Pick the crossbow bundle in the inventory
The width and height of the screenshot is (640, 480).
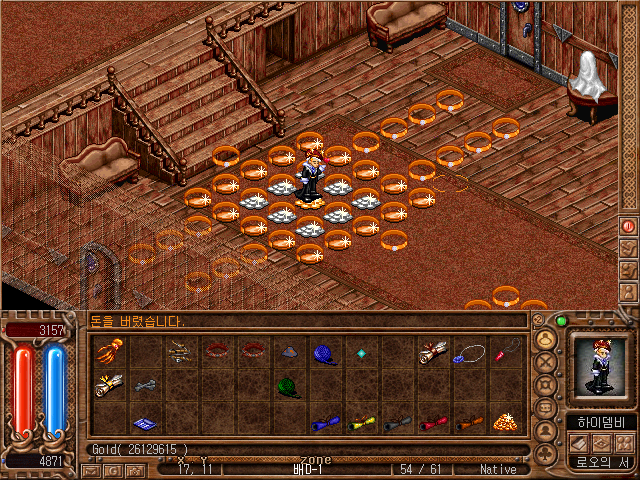pyautogui.click(x=181, y=352)
